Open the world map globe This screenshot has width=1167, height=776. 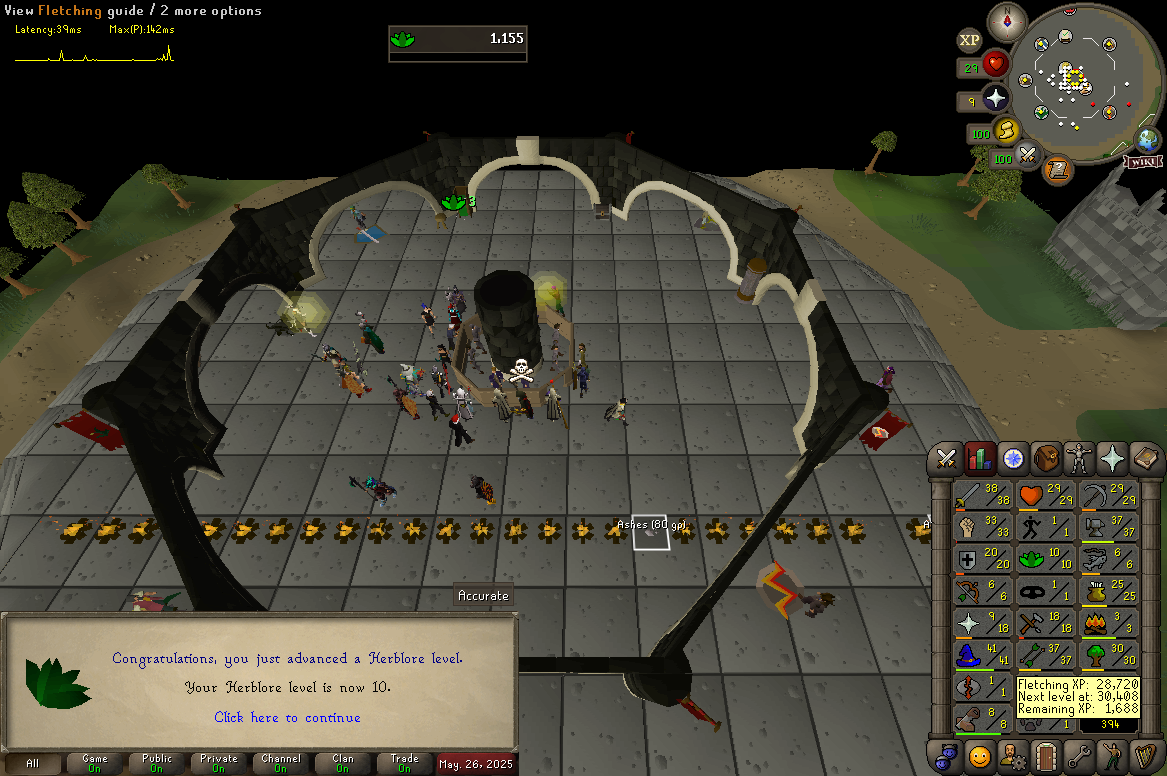click(1146, 140)
